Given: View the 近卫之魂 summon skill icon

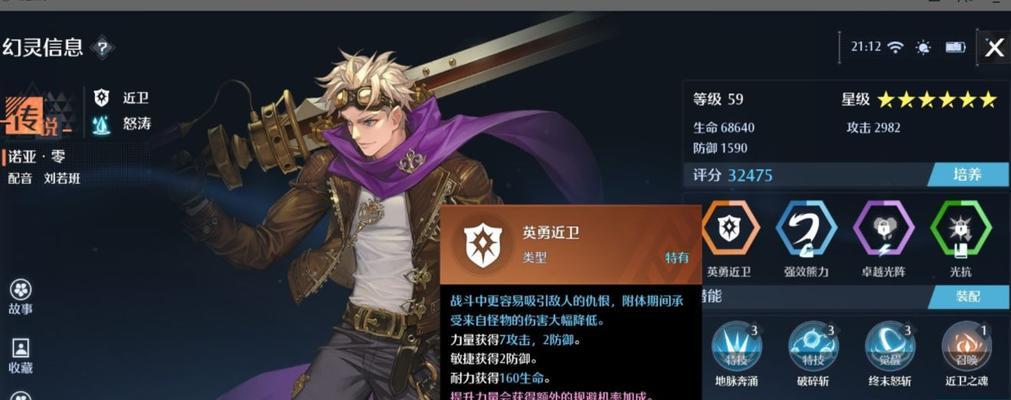Looking at the screenshot, I should coord(965,345).
